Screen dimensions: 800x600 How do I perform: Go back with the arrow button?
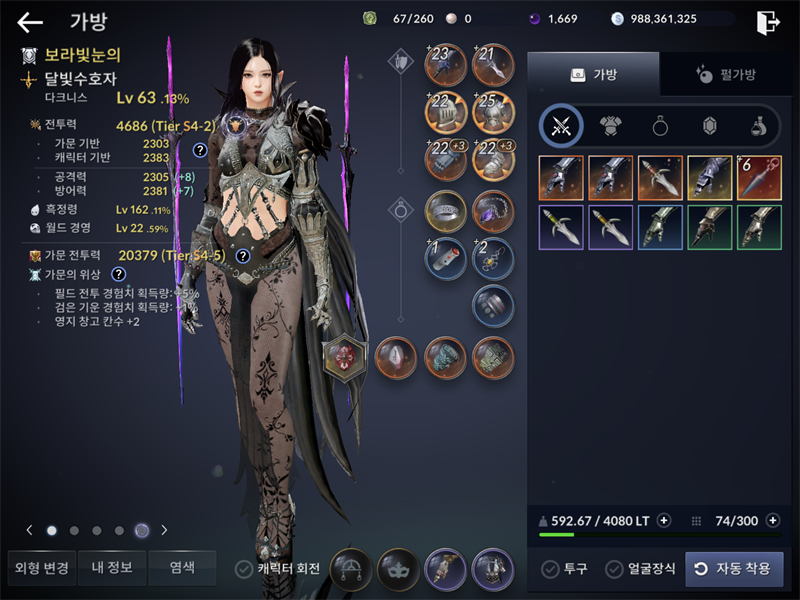coord(31,22)
